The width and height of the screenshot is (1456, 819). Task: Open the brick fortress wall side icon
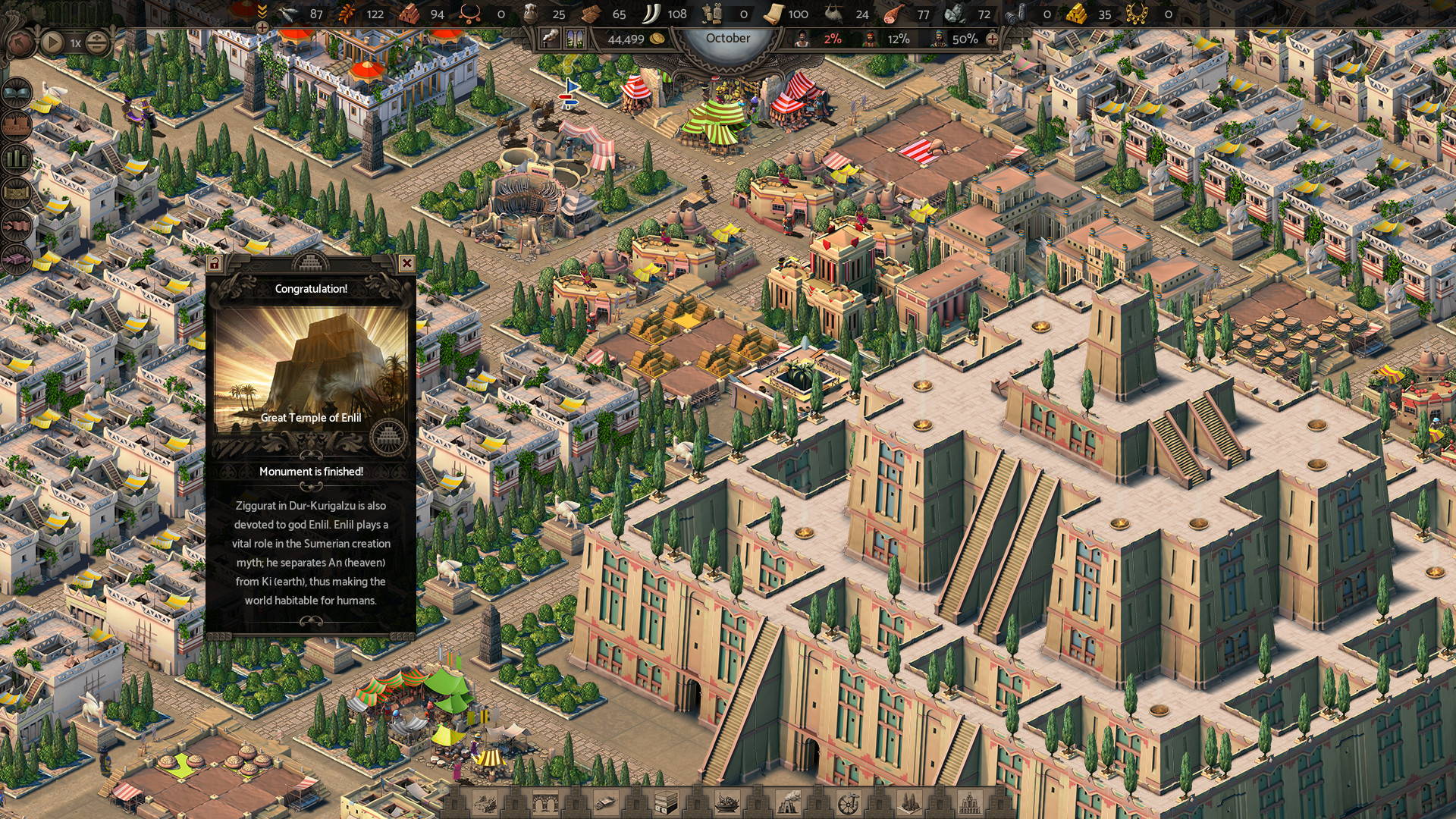point(17,126)
